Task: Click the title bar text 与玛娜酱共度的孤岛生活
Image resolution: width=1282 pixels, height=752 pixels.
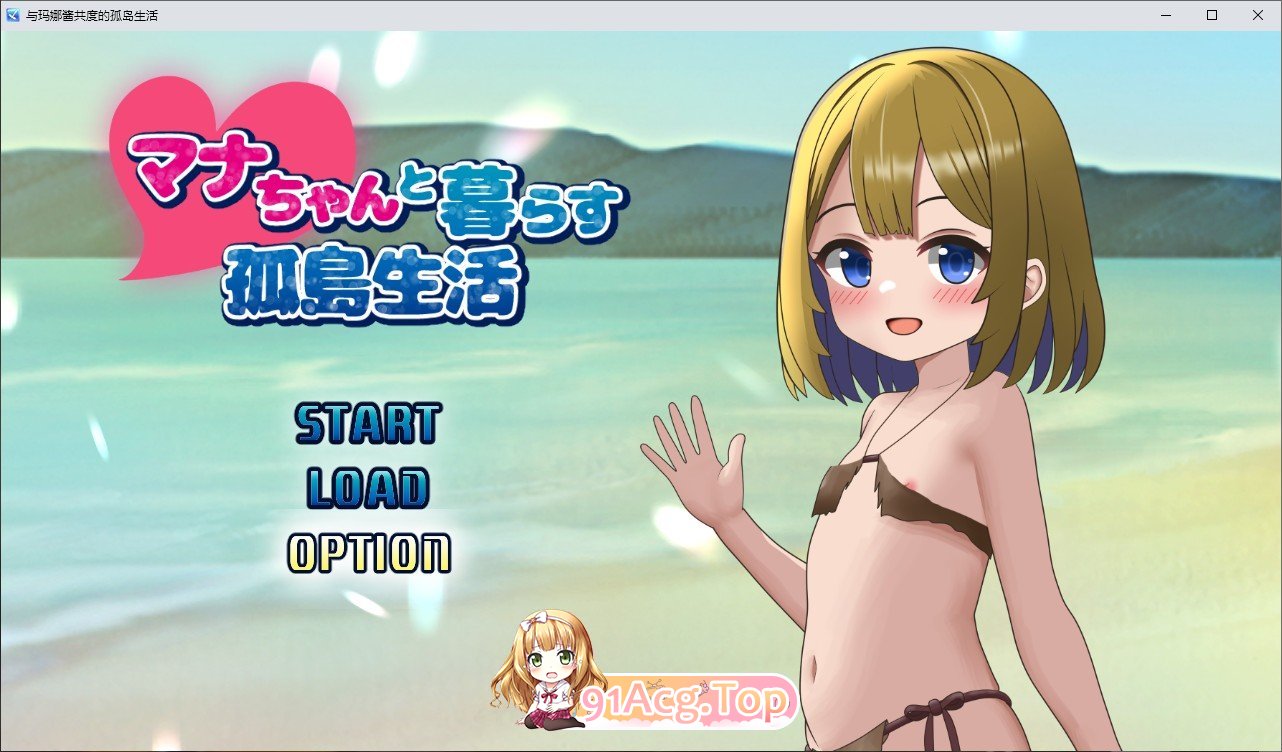Action: pos(90,15)
